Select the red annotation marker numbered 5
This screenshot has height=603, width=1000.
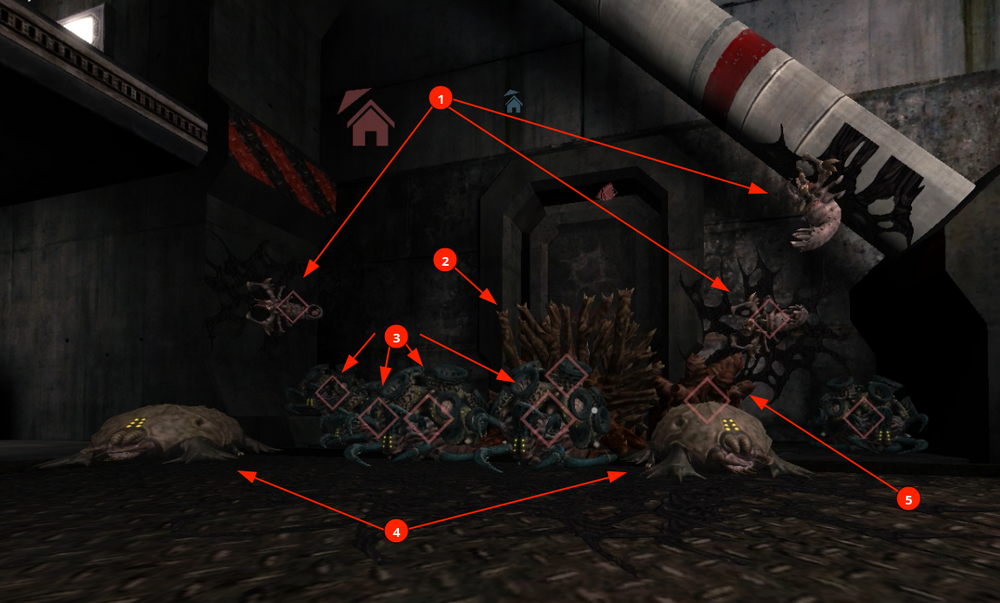(x=907, y=498)
